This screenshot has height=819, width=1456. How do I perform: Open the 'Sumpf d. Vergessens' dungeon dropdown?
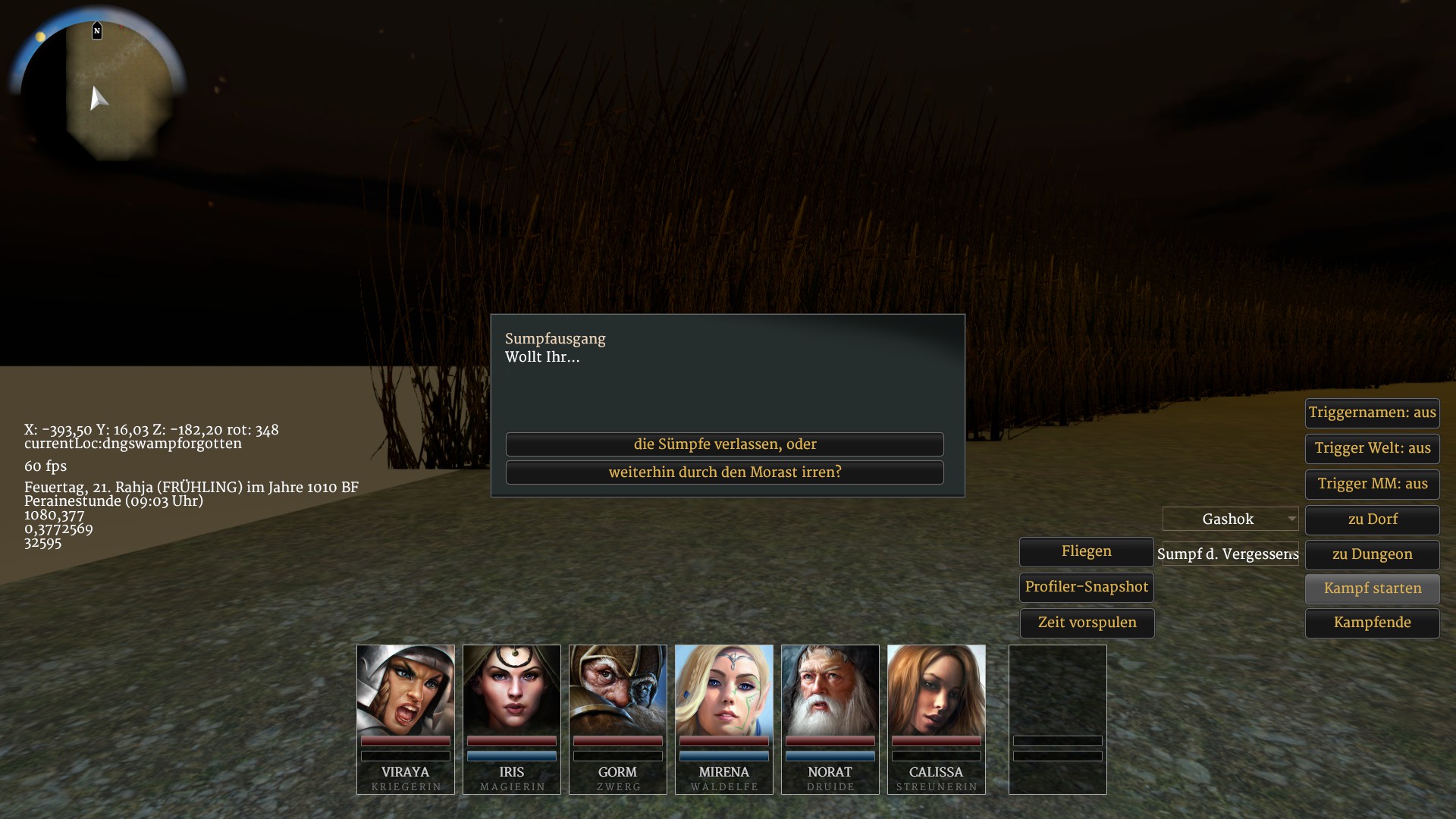1228,554
